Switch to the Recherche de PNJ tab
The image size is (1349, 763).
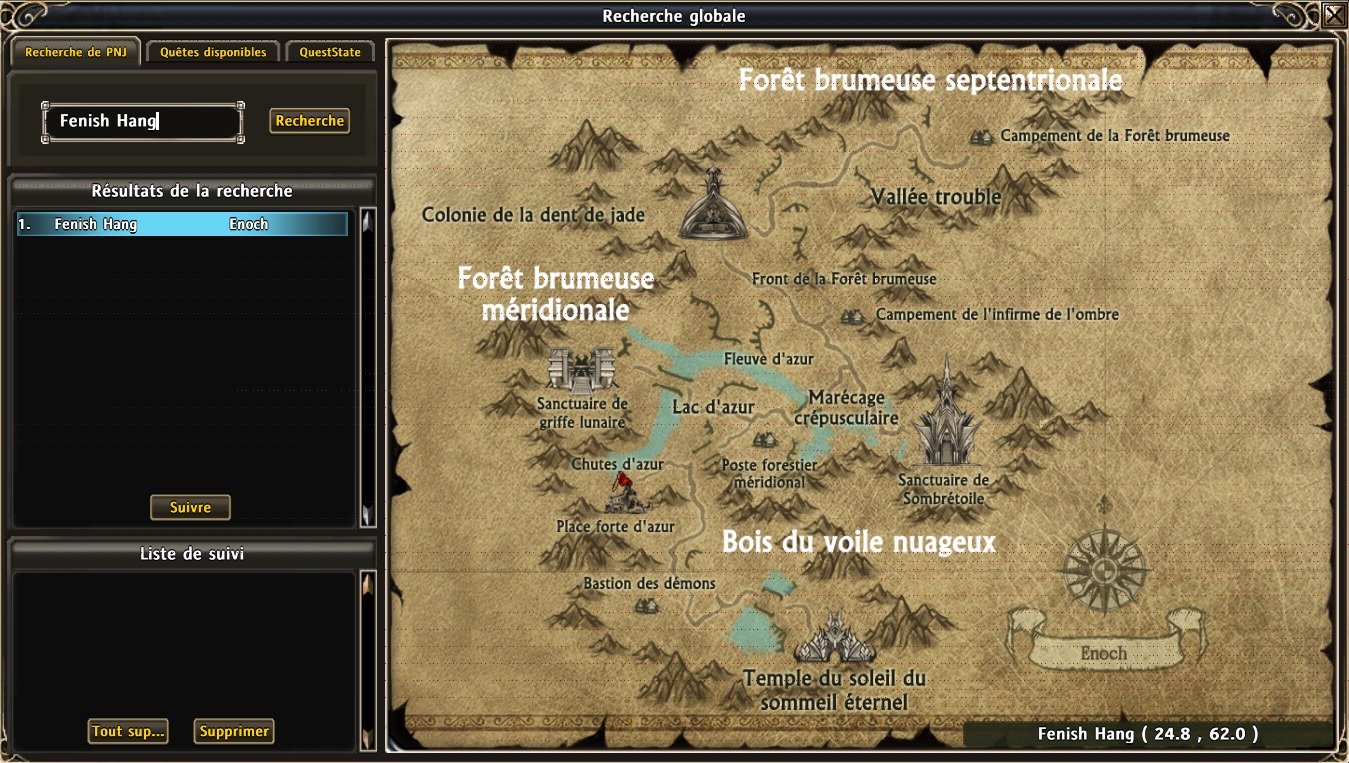tap(74, 52)
